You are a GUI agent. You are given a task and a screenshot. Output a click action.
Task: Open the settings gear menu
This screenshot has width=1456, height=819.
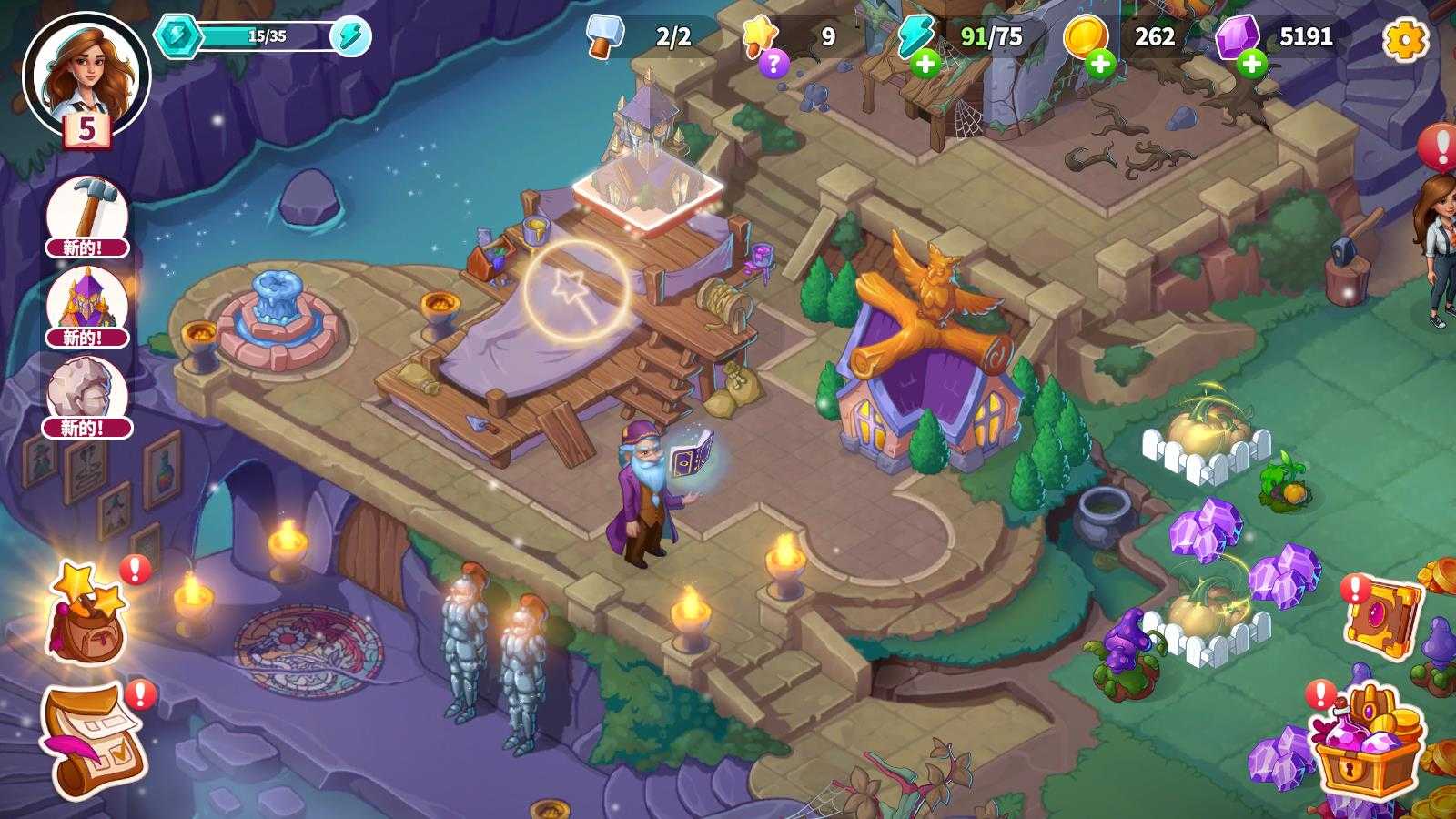coord(1405,38)
